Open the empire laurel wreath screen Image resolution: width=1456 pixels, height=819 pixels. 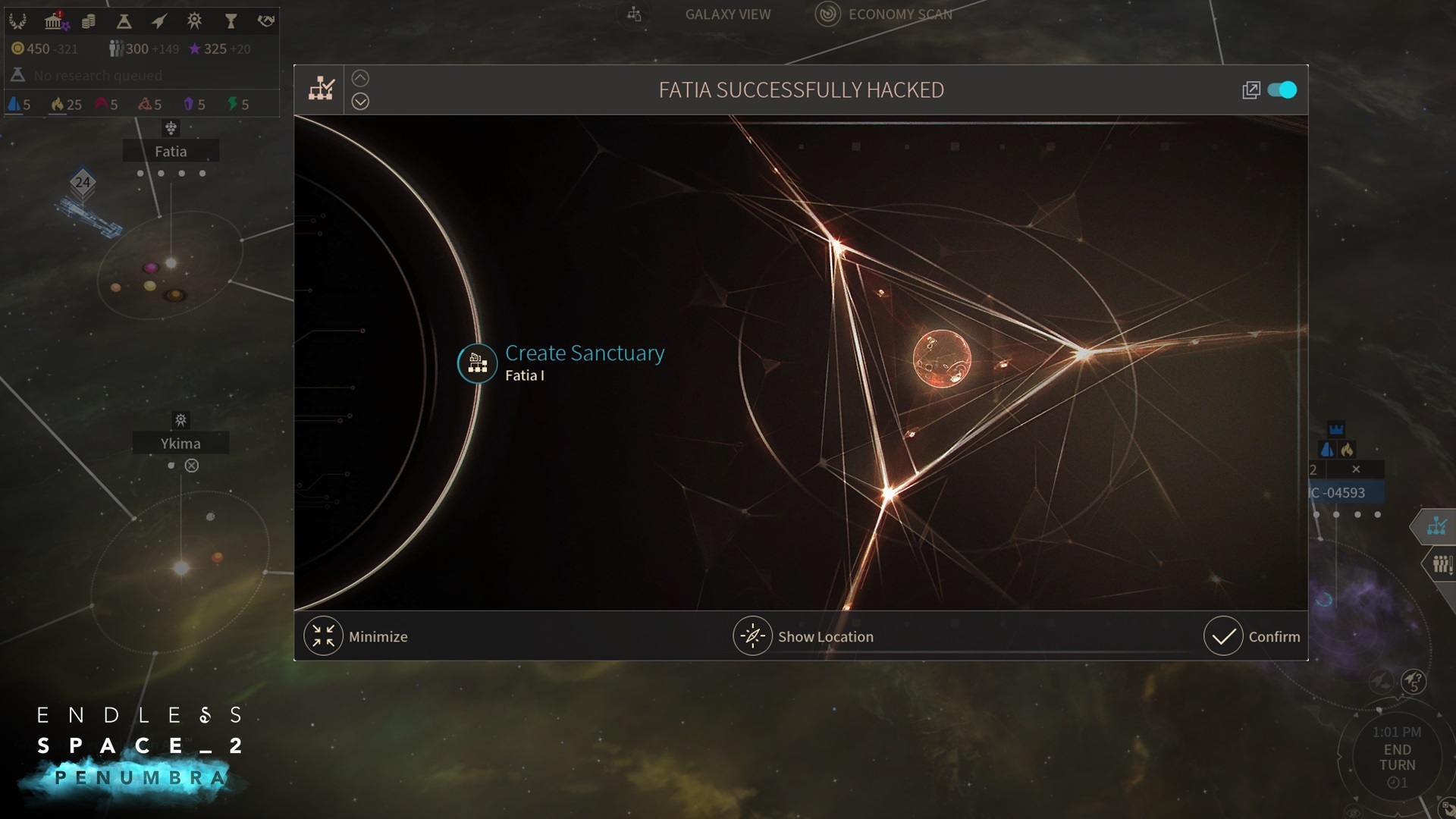[x=17, y=20]
